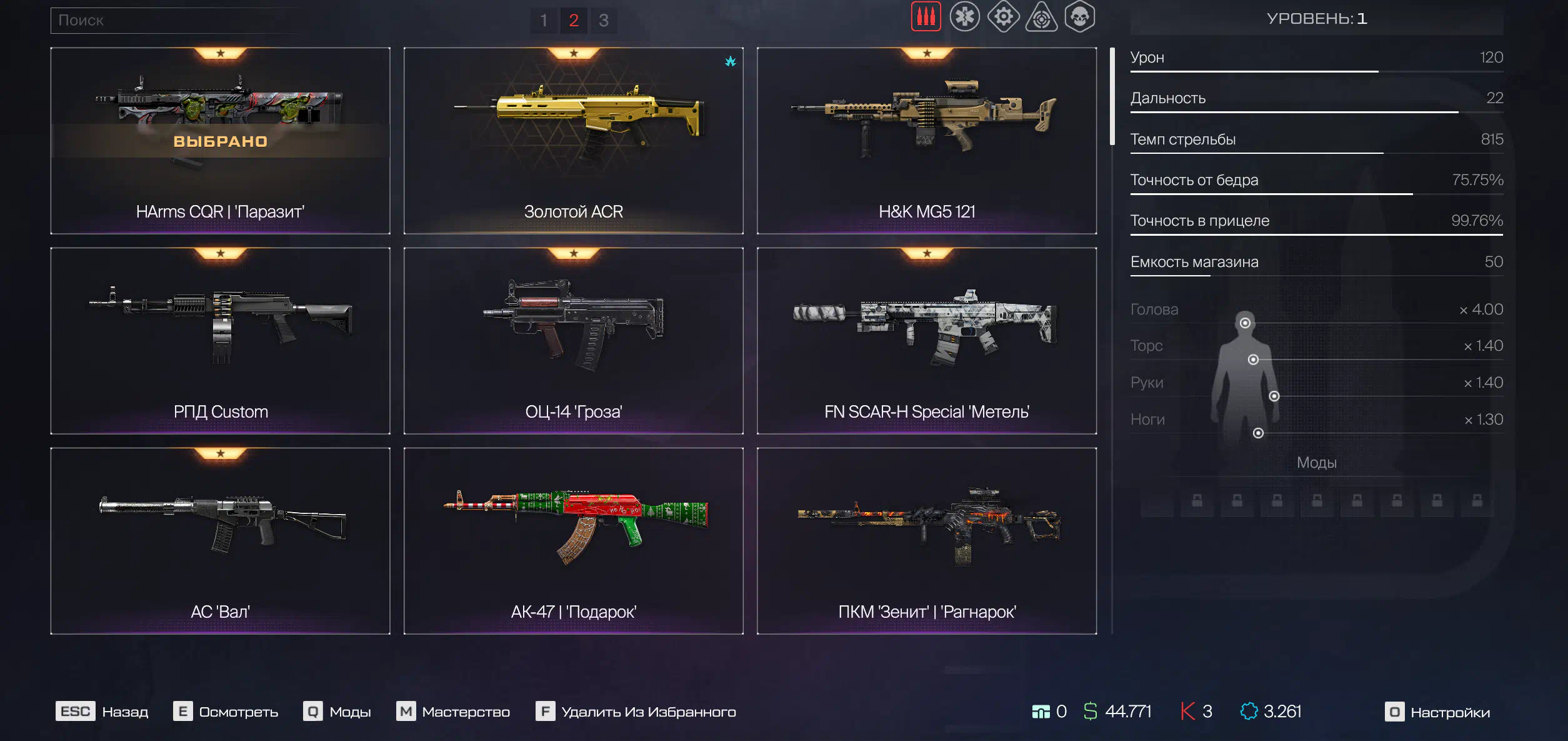1568x741 pixels.
Task: Choose the Золотой ACR weapon card
Action: coord(573,141)
